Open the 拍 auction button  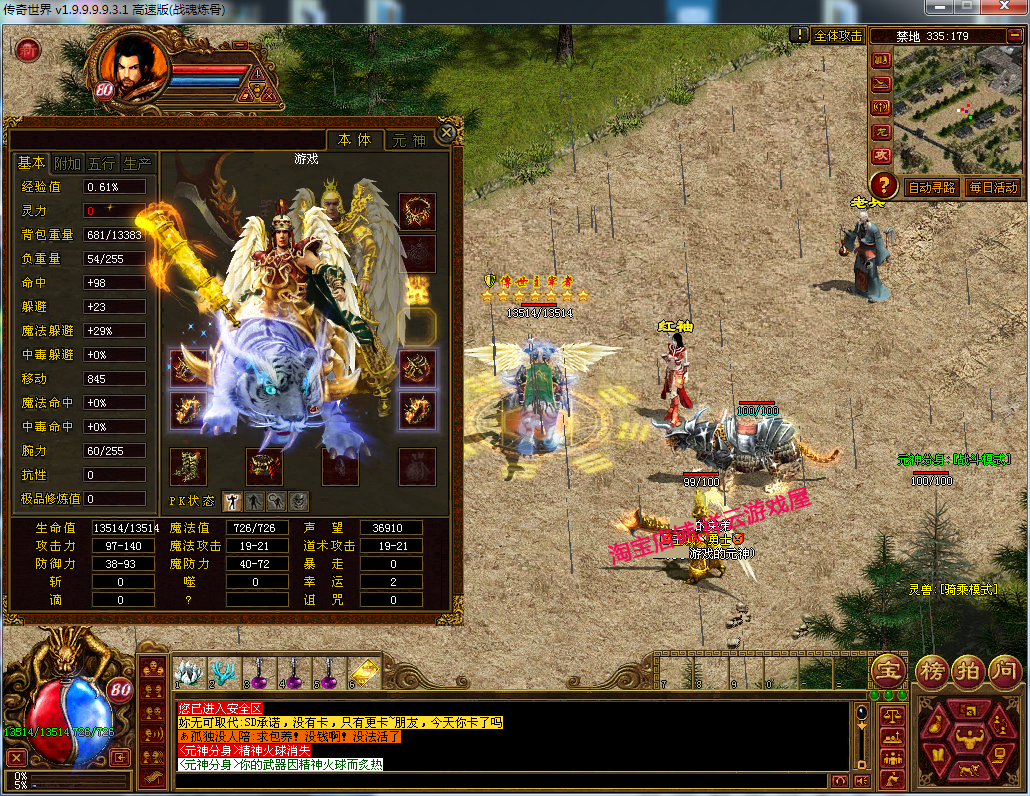click(967, 669)
